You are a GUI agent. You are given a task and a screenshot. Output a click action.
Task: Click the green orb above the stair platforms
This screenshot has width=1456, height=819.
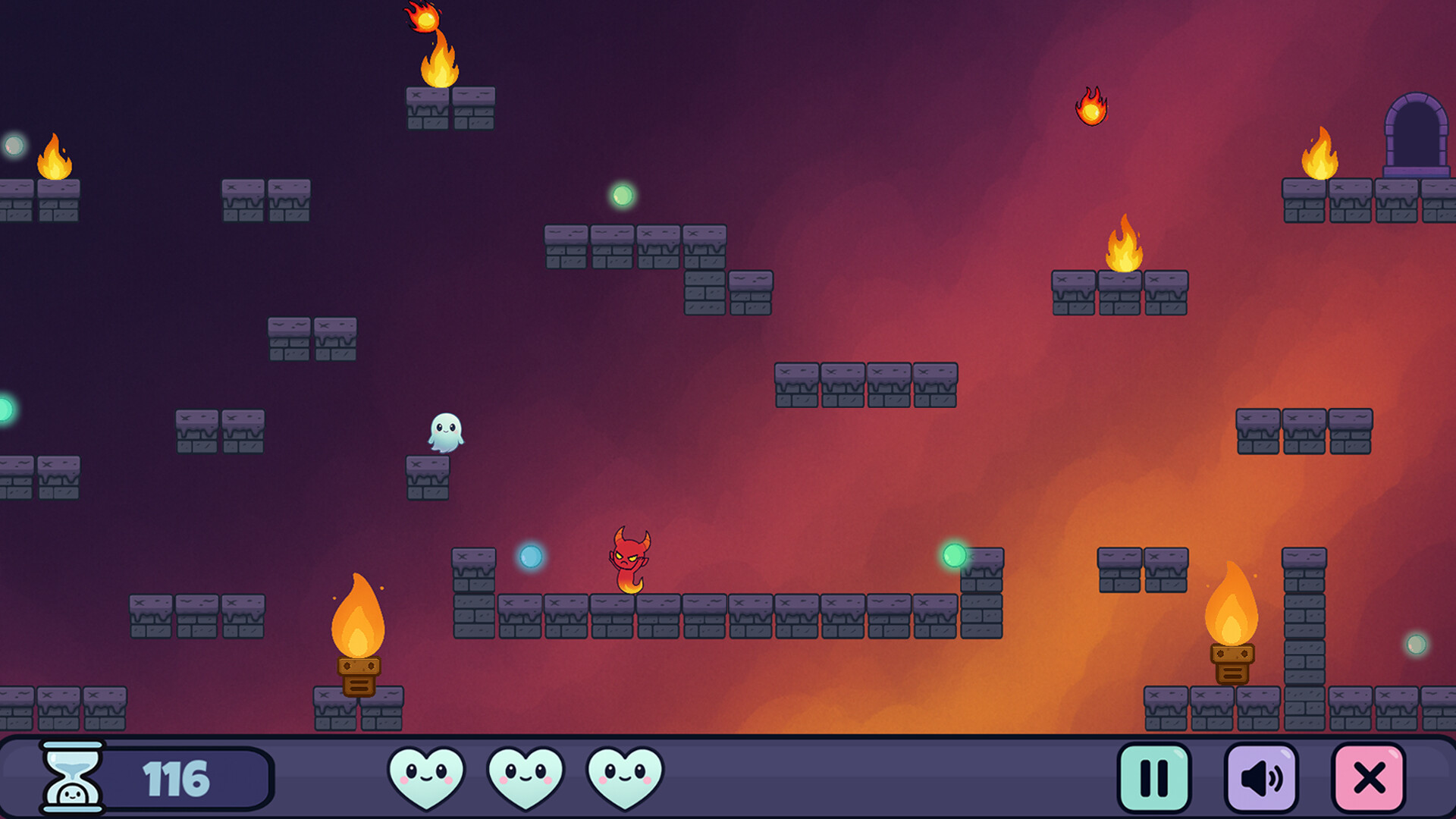pyautogui.click(x=623, y=195)
